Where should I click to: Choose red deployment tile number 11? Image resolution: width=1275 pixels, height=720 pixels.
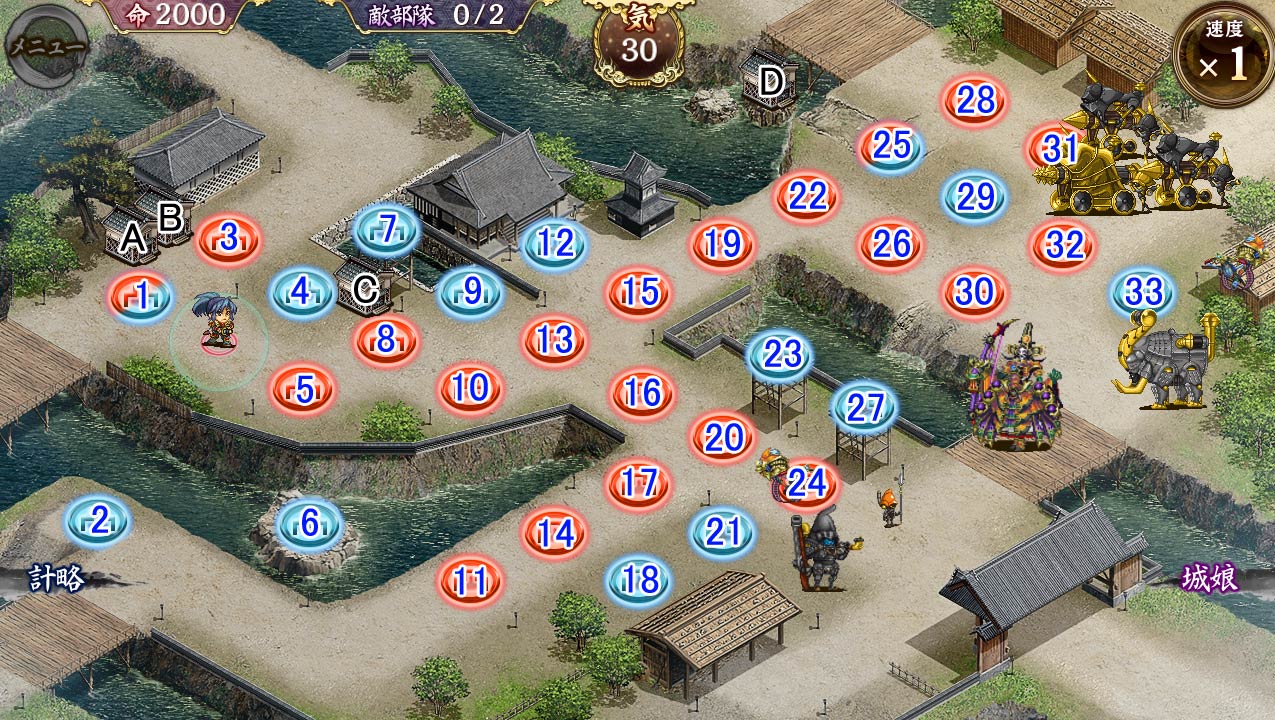(470, 580)
